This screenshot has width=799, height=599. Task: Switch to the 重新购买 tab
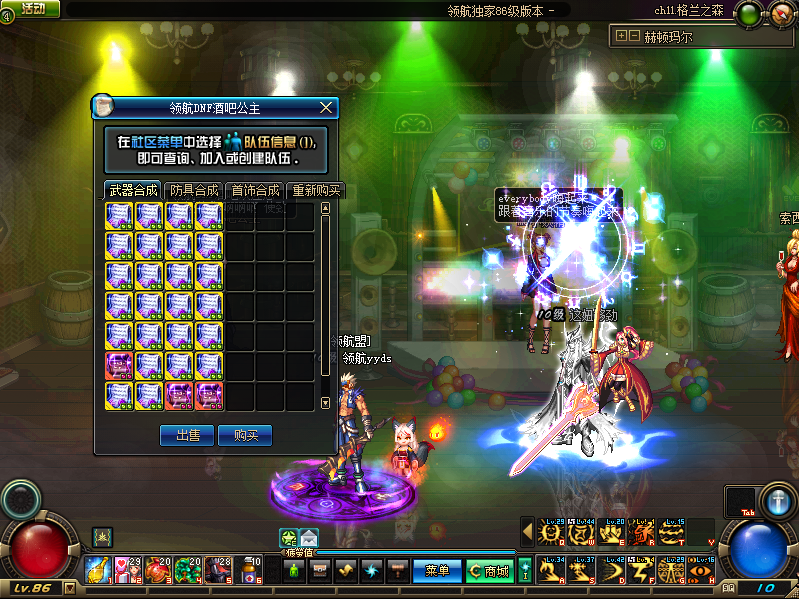(x=315, y=190)
